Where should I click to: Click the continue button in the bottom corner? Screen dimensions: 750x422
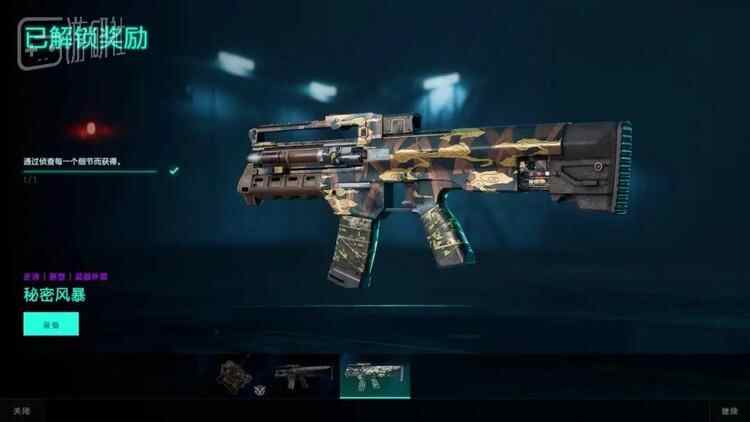point(728,411)
